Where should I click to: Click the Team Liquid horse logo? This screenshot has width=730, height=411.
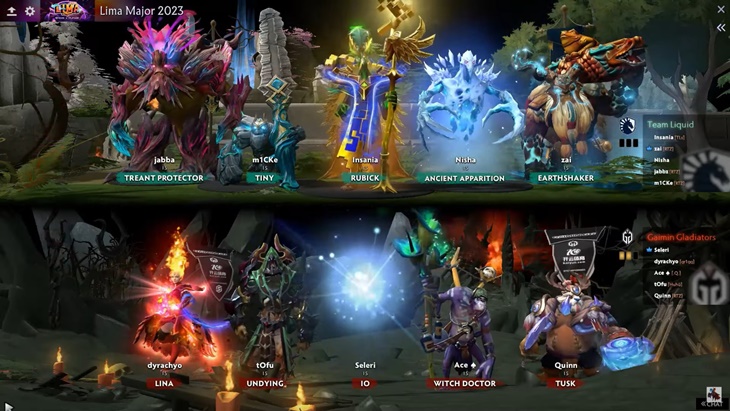tap(628, 126)
